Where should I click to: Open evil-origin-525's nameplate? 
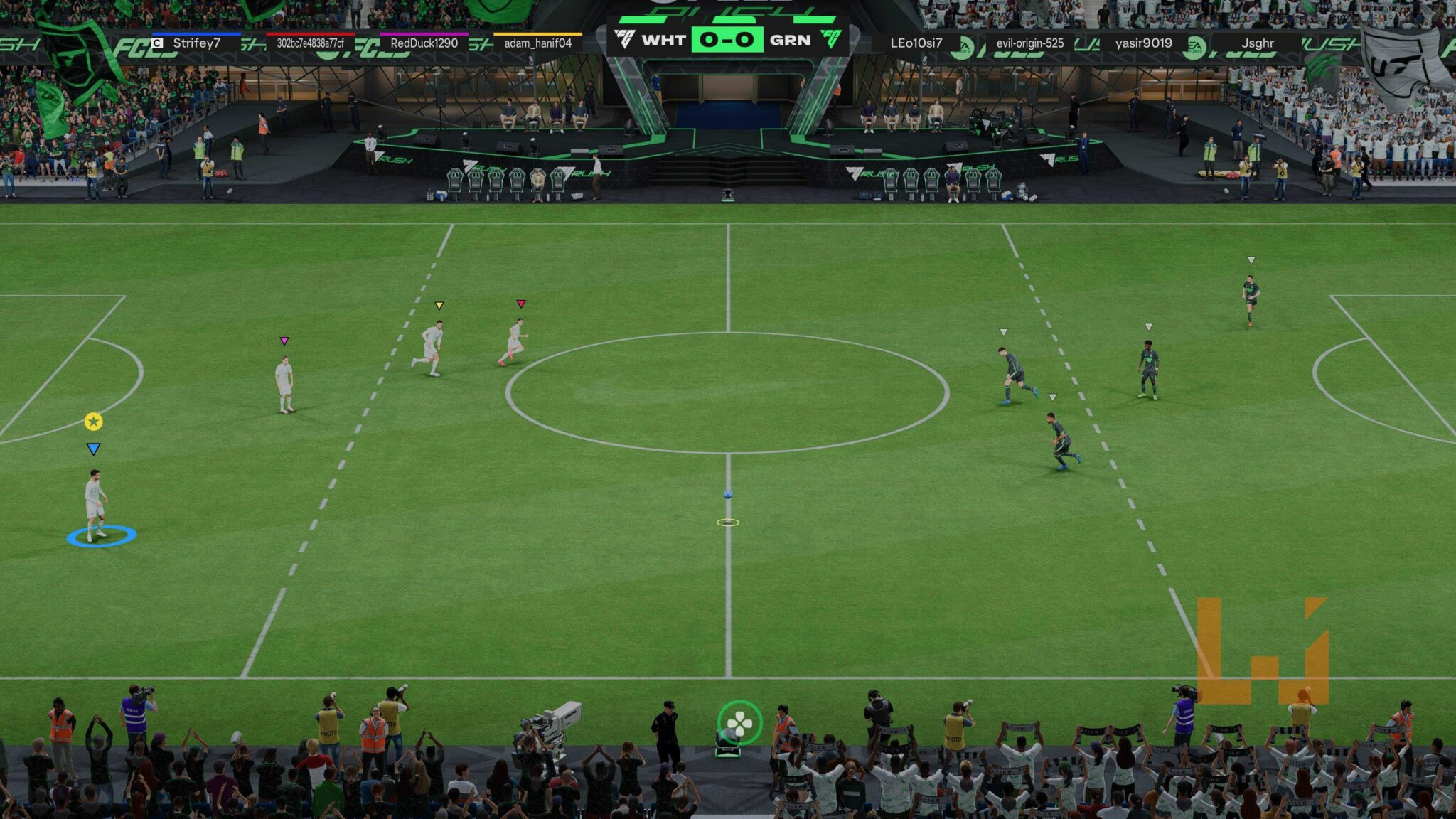(x=1031, y=44)
